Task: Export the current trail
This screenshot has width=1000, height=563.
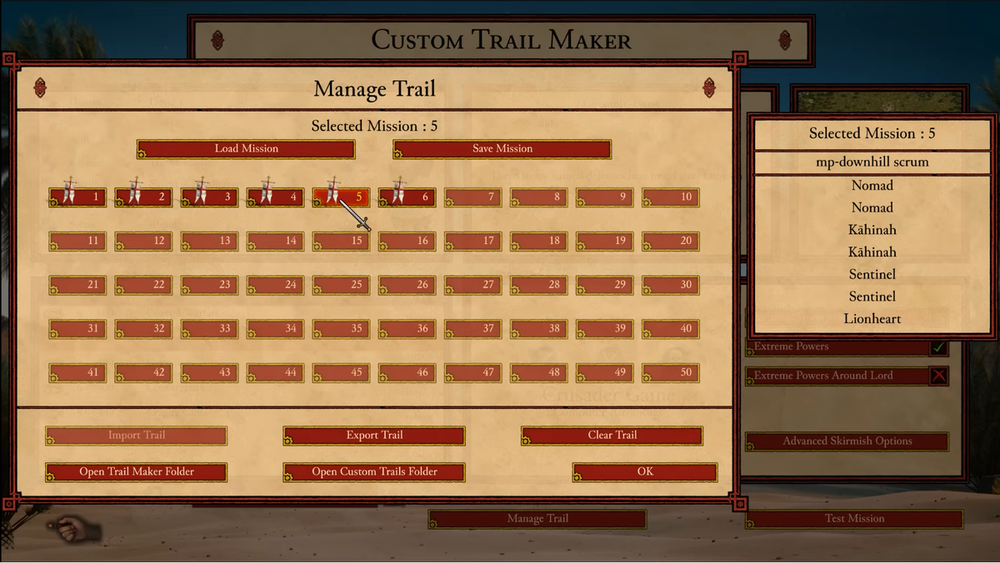Action: point(374,436)
